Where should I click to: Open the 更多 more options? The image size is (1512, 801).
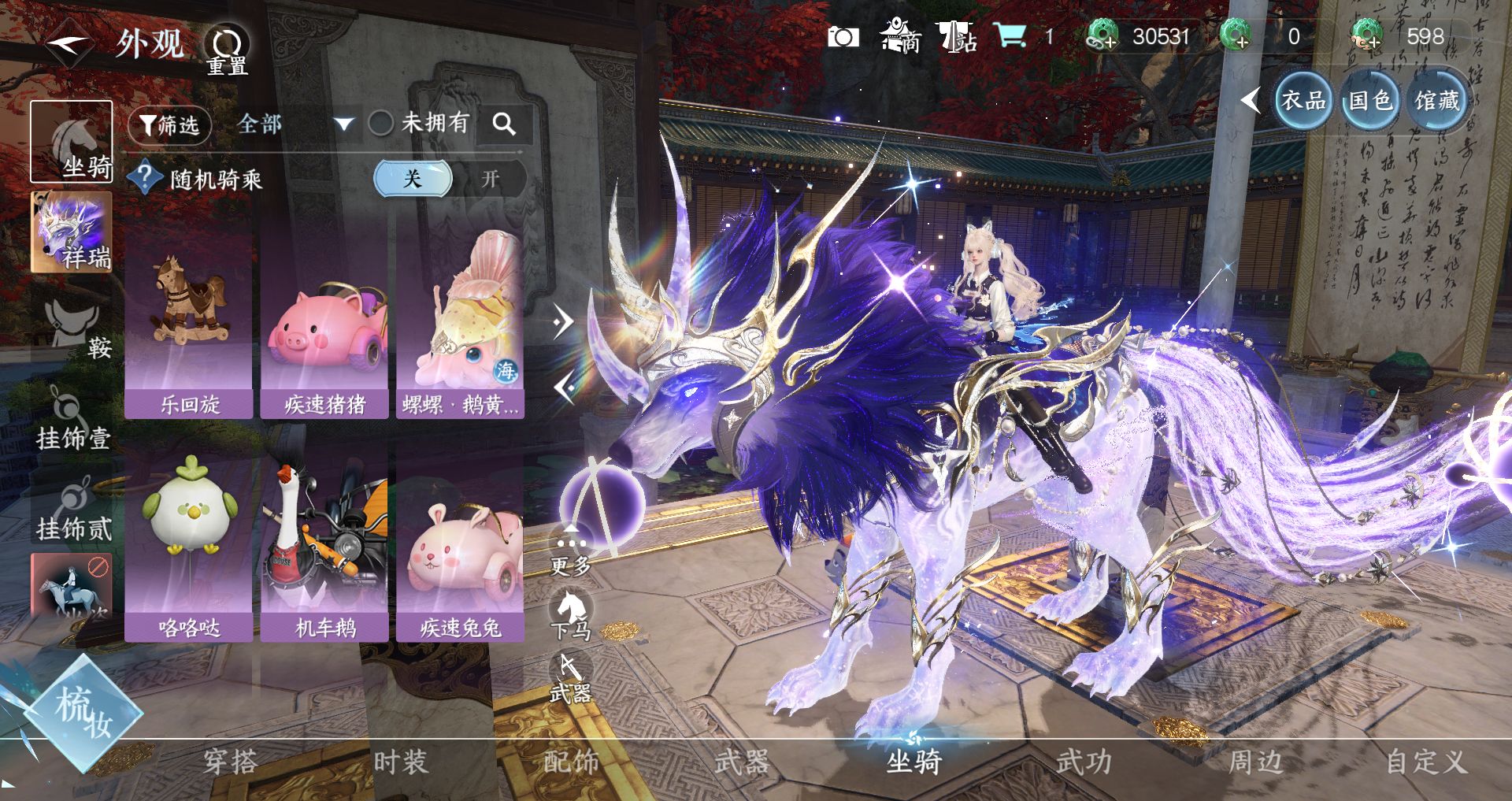[571, 551]
